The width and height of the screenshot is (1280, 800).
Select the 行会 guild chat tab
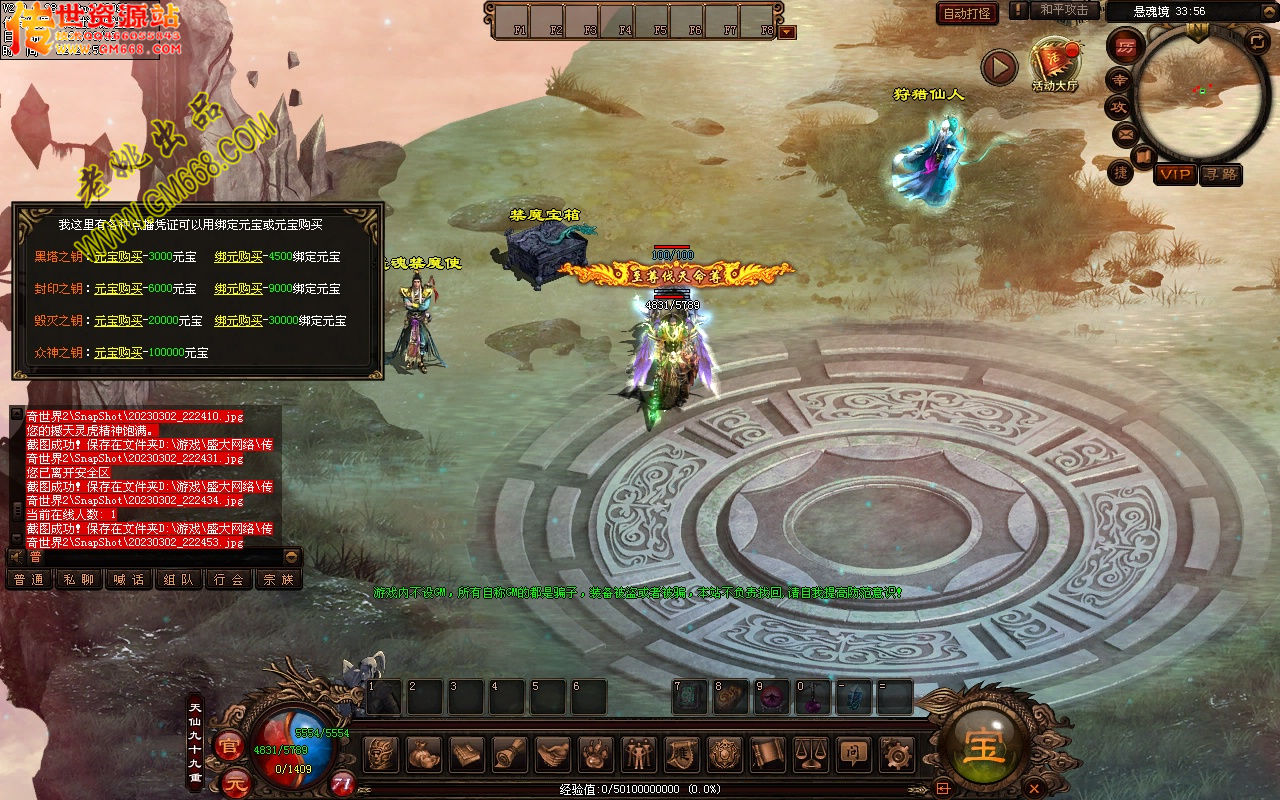point(229,579)
